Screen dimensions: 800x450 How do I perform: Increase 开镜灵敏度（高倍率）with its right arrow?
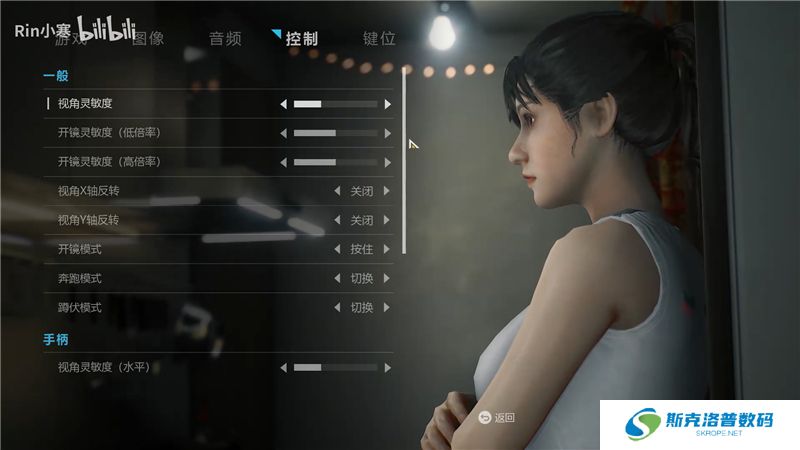point(387,161)
